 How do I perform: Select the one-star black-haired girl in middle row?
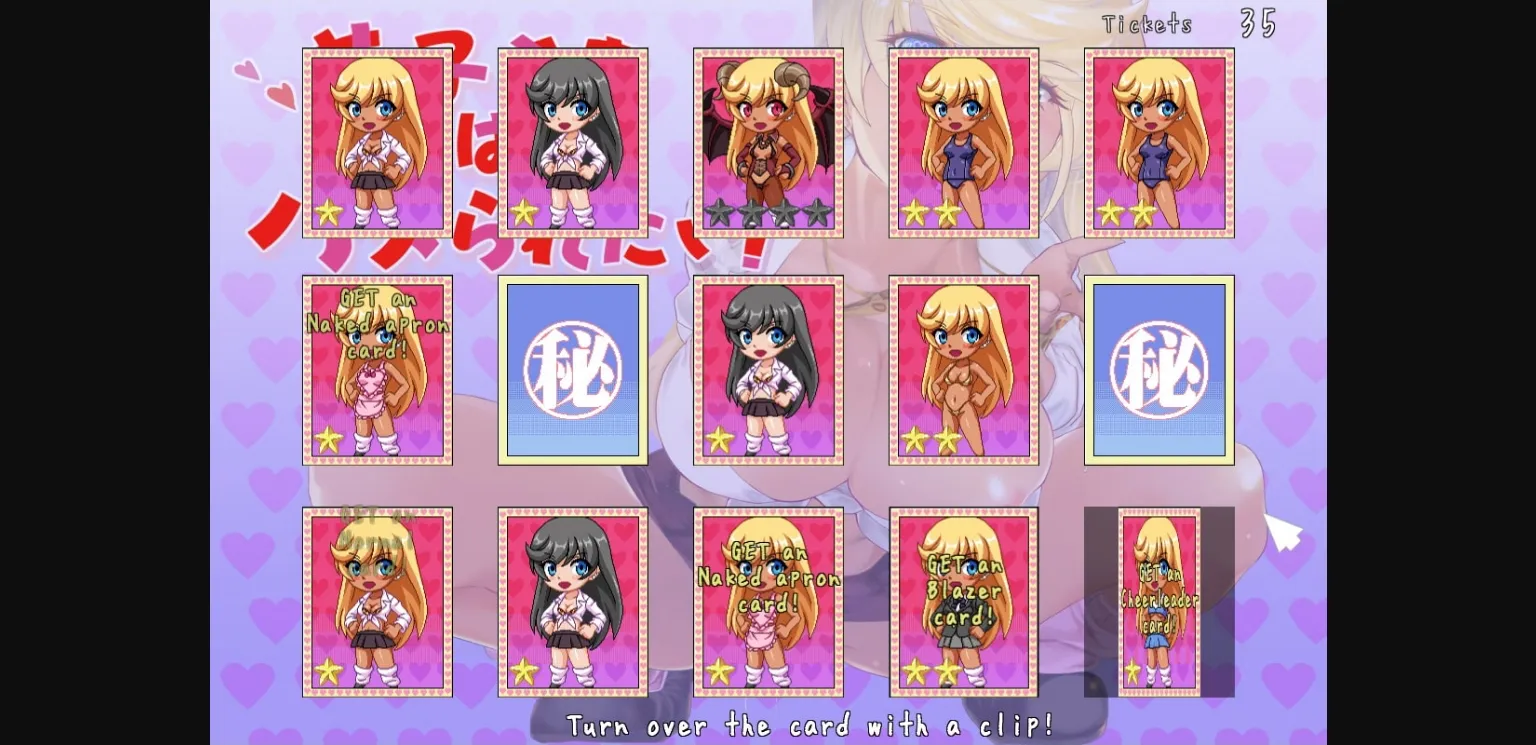click(768, 369)
